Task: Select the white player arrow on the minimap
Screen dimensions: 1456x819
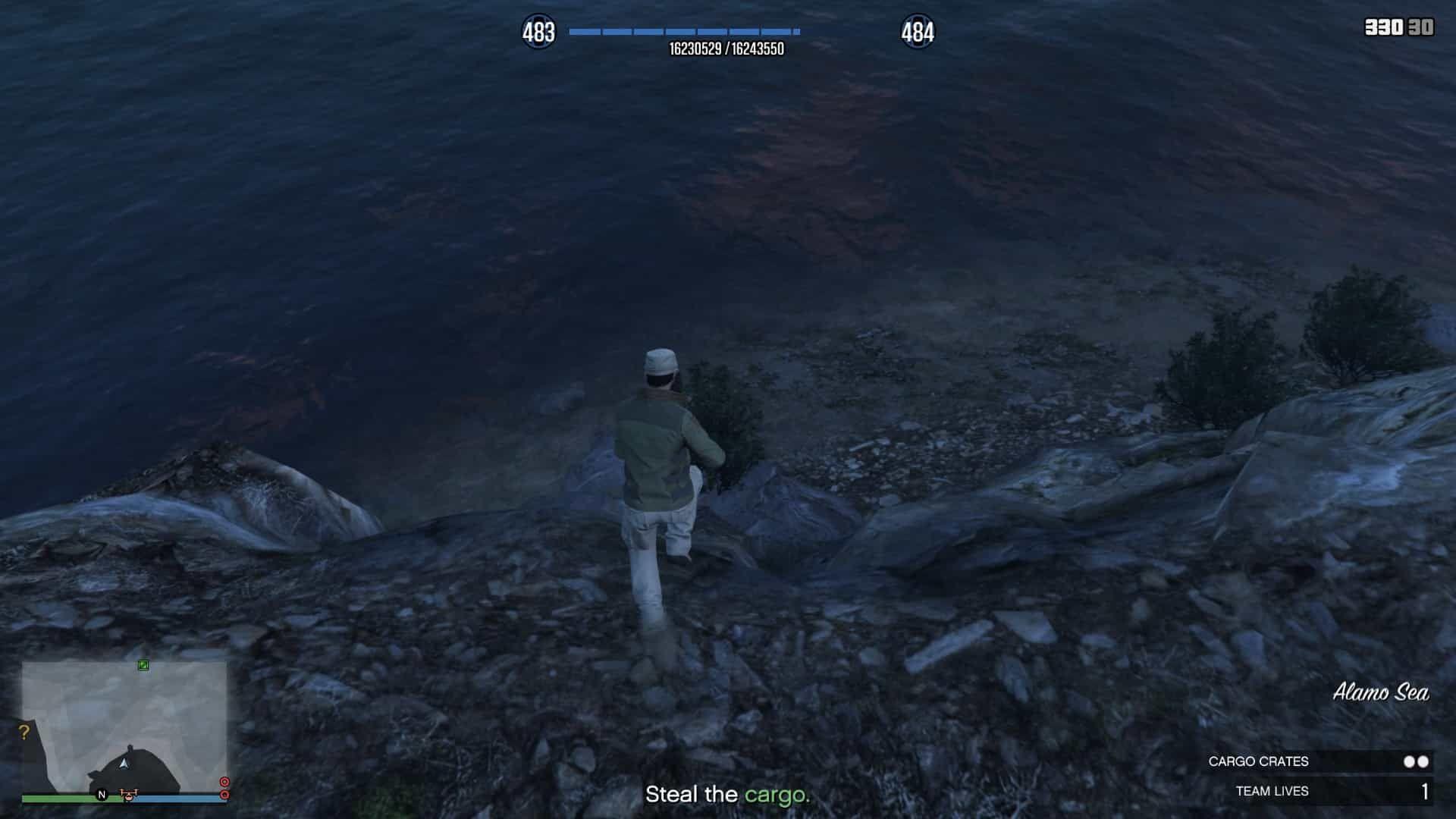Action: pyautogui.click(x=124, y=763)
